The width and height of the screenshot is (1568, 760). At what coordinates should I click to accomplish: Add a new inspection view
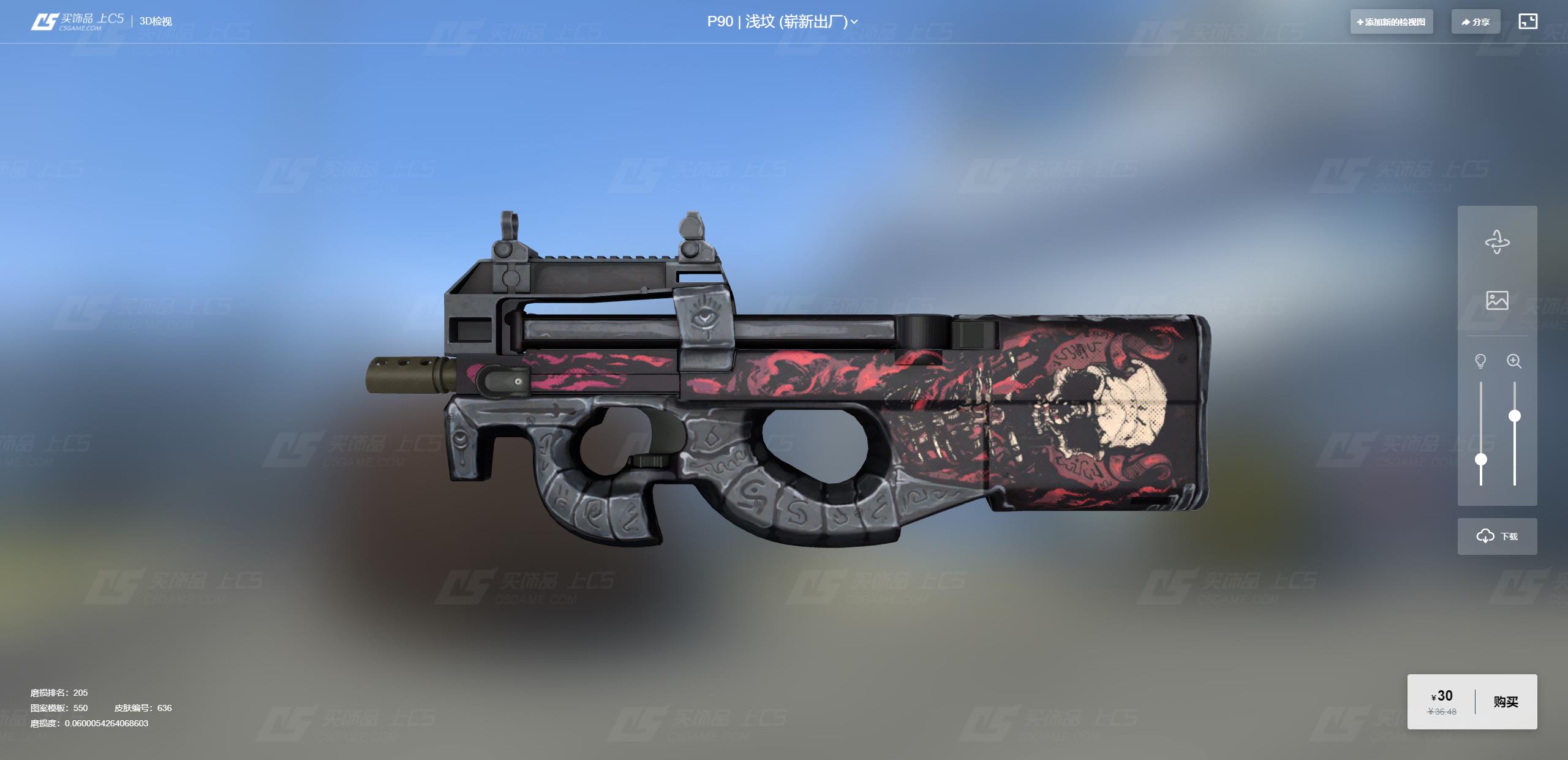pyautogui.click(x=1391, y=22)
